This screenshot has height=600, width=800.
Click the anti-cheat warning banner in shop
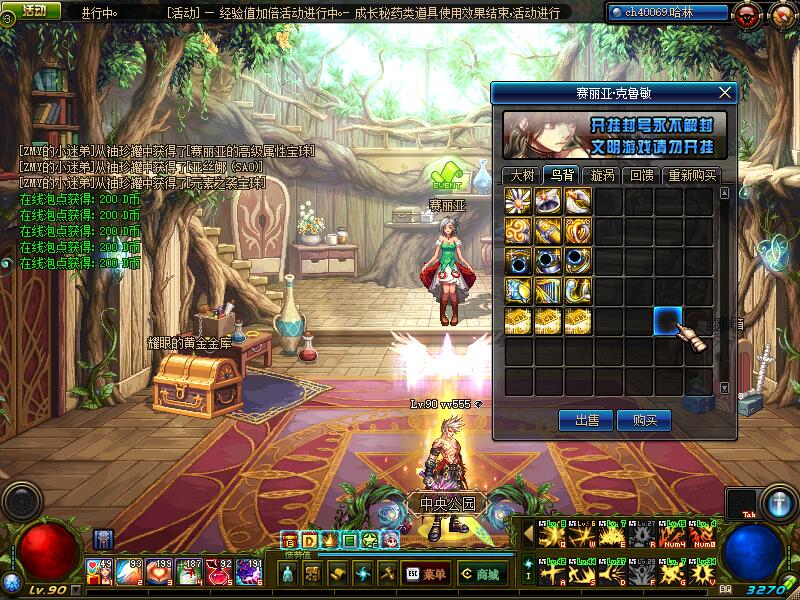(615, 135)
